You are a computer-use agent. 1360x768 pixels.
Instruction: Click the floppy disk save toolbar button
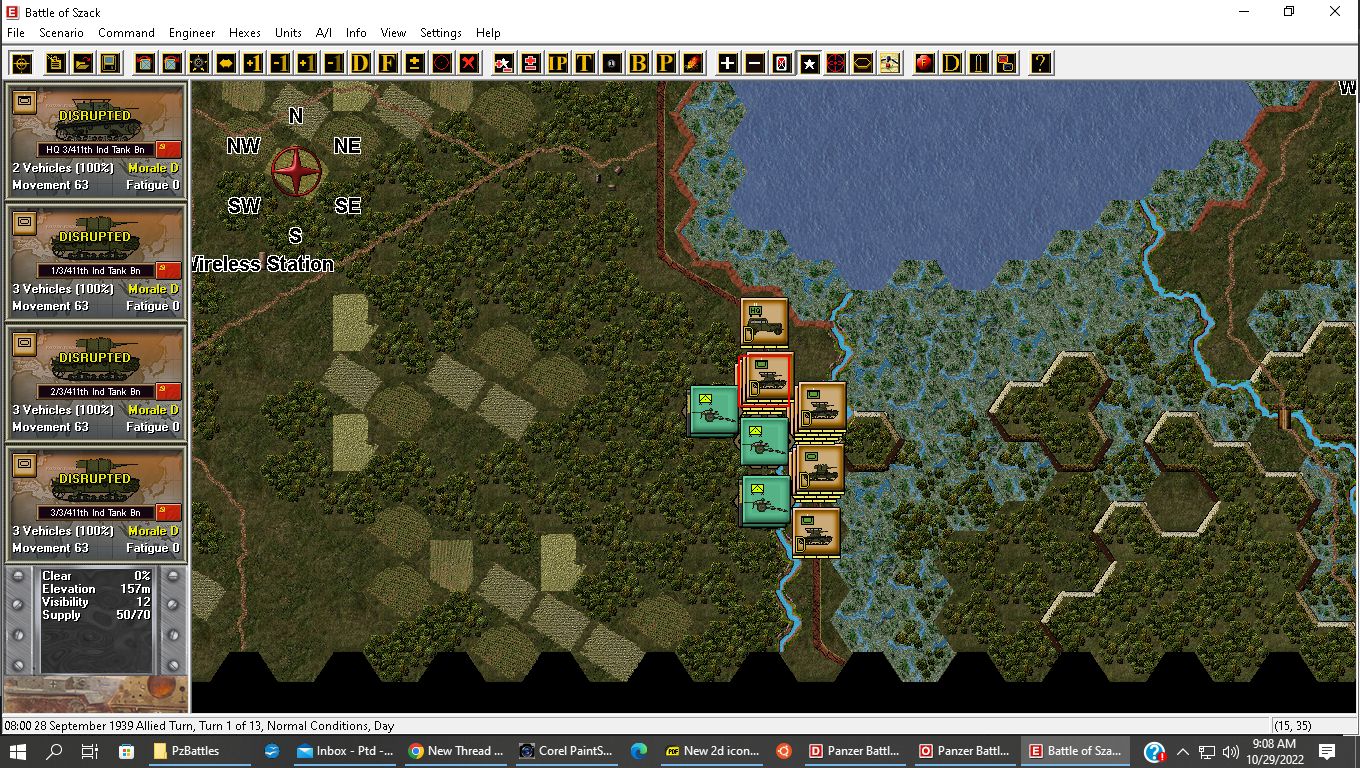tap(110, 64)
